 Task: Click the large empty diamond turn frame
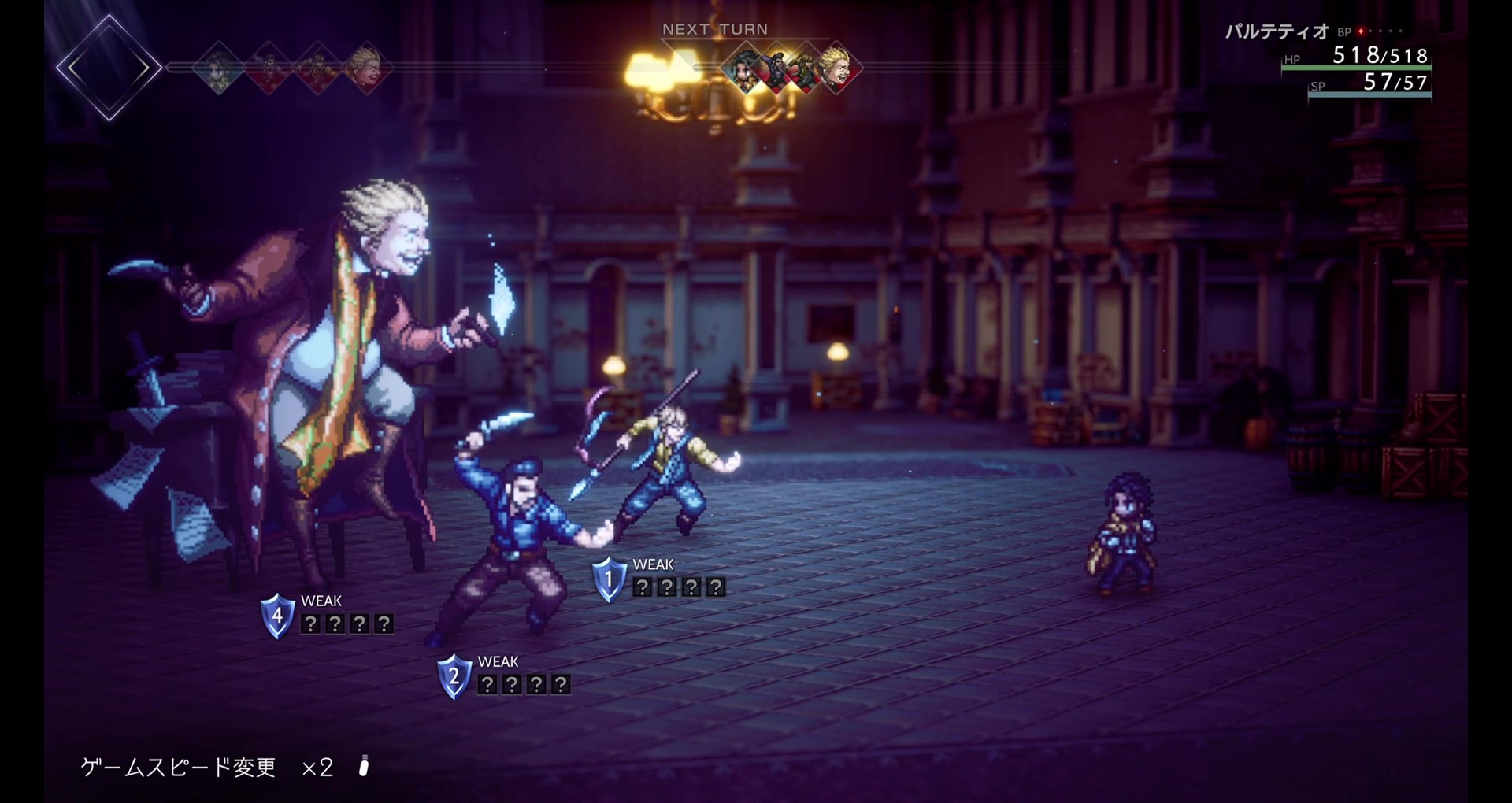[x=109, y=68]
